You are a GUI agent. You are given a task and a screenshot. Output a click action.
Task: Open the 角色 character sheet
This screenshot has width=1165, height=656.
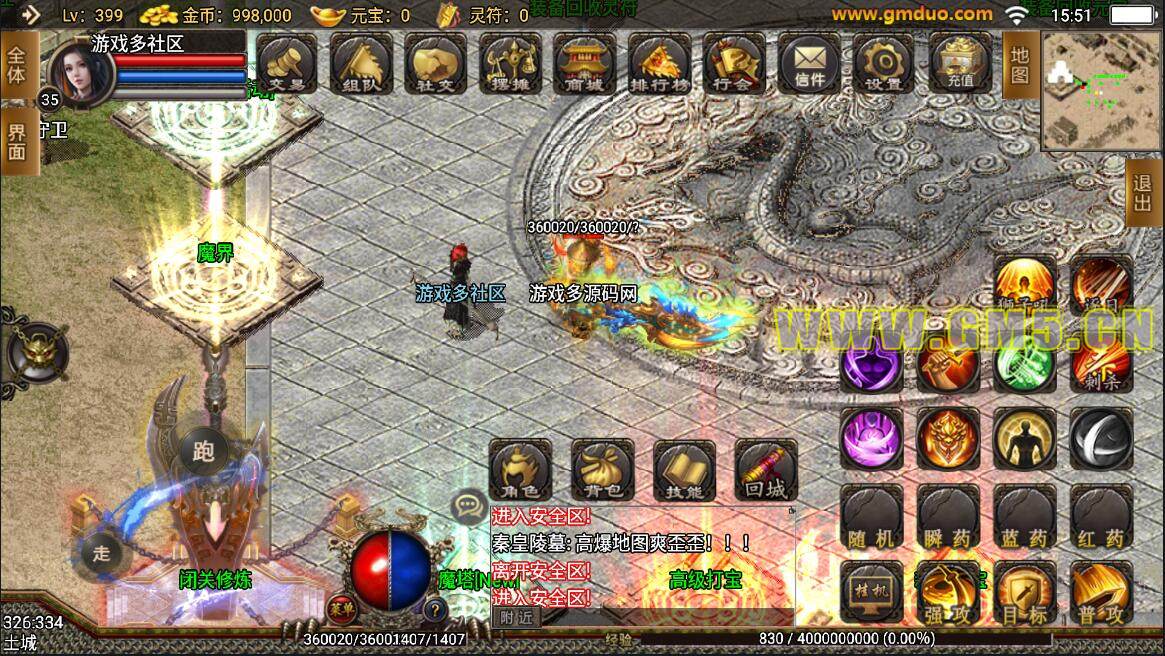pos(520,470)
